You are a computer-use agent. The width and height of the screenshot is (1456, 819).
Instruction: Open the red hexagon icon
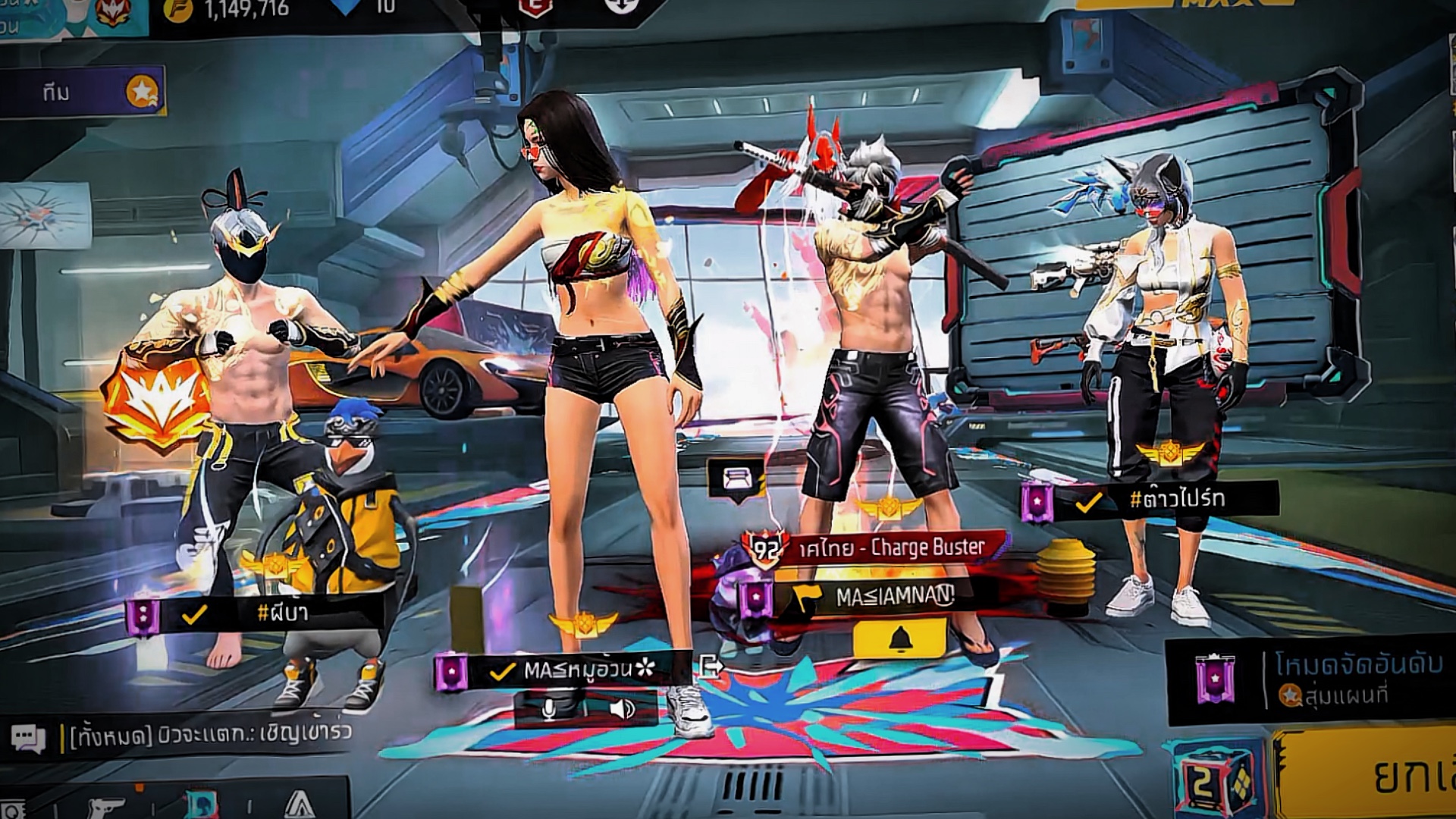[x=535, y=7]
